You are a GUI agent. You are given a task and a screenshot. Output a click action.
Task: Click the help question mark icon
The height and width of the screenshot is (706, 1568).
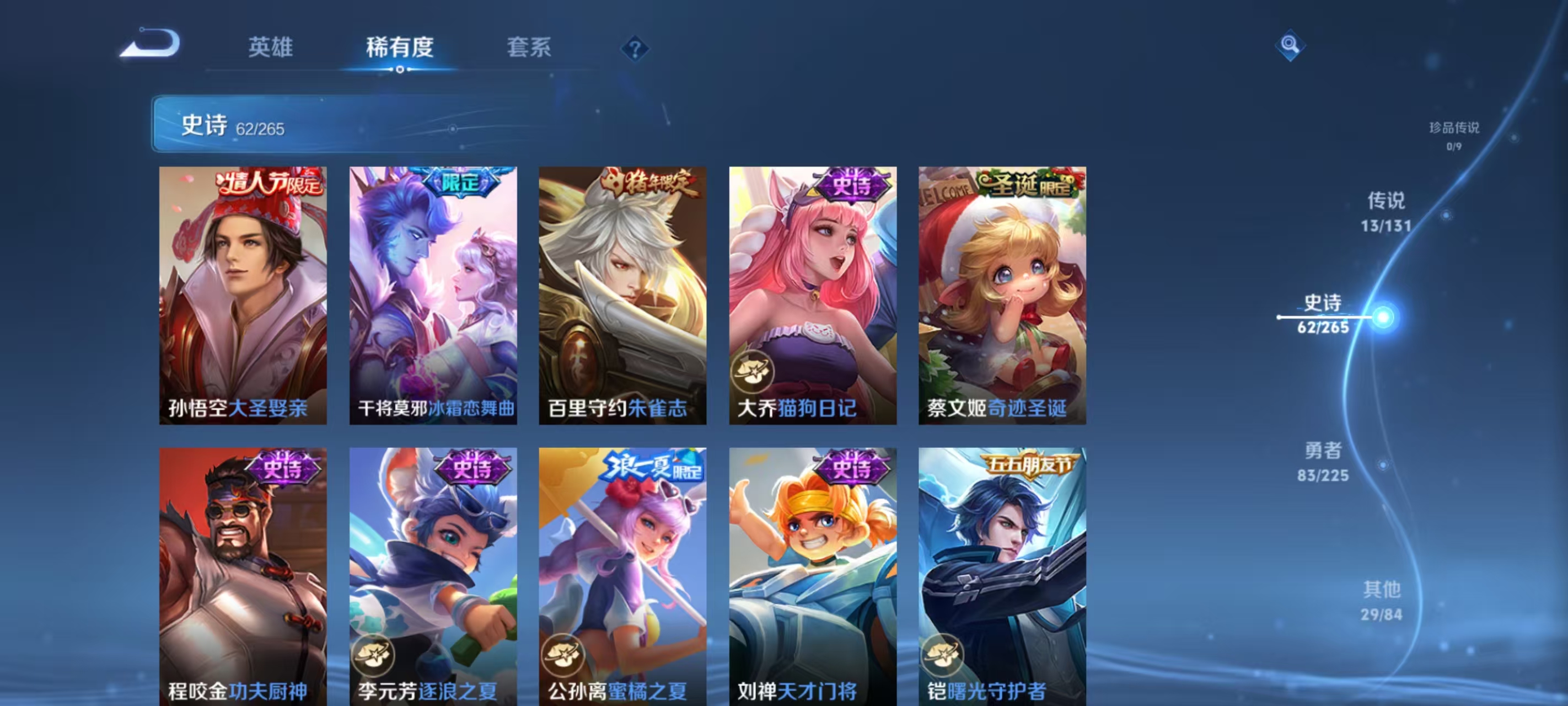635,49
